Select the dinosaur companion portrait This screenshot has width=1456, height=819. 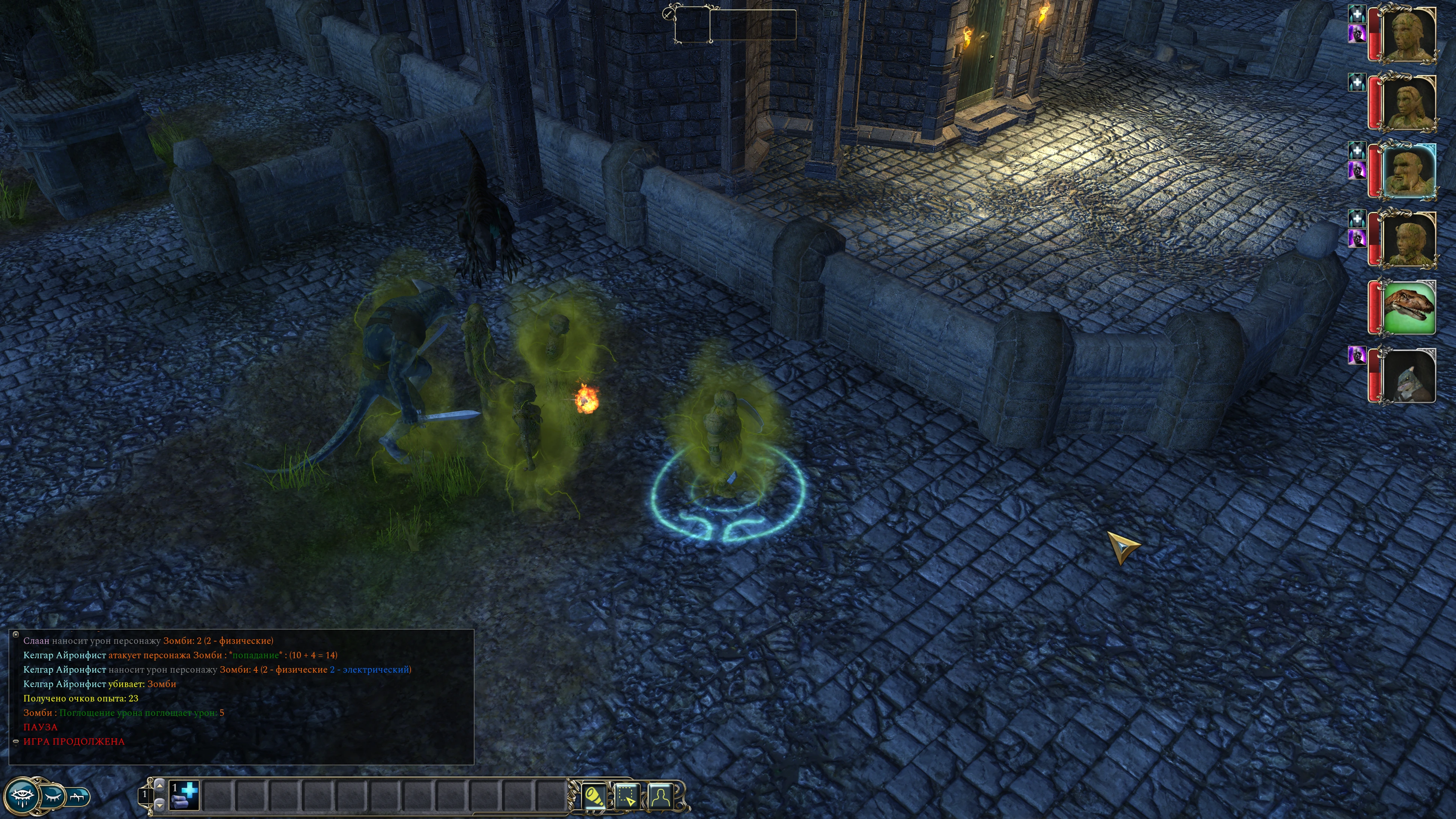point(1408,308)
